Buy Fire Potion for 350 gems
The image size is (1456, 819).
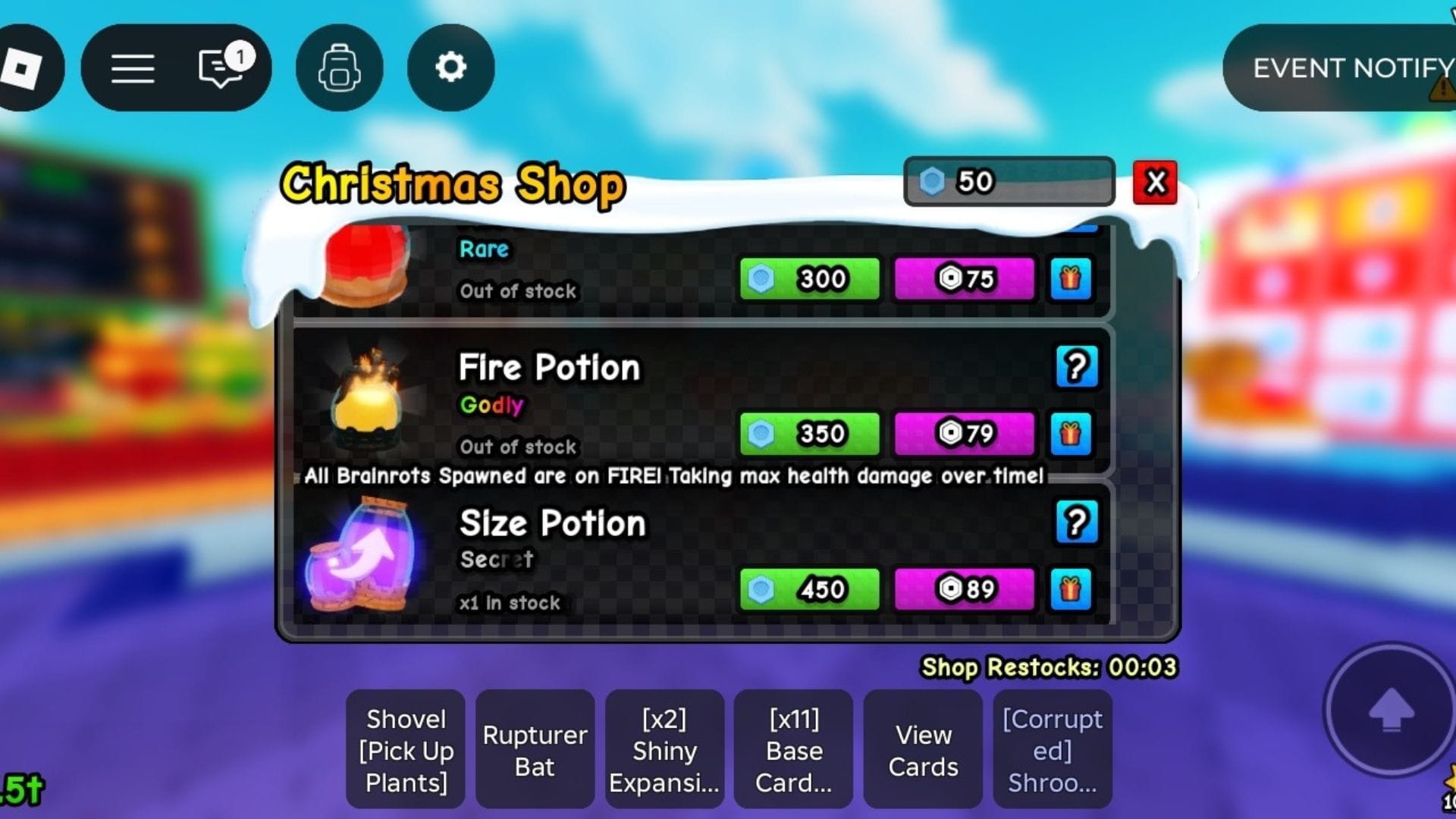(x=808, y=433)
